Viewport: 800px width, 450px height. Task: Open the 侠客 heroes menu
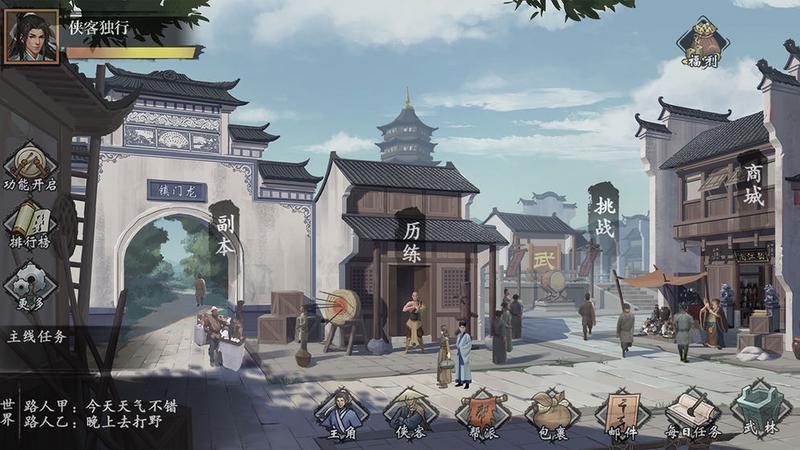[x=411, y=415]
